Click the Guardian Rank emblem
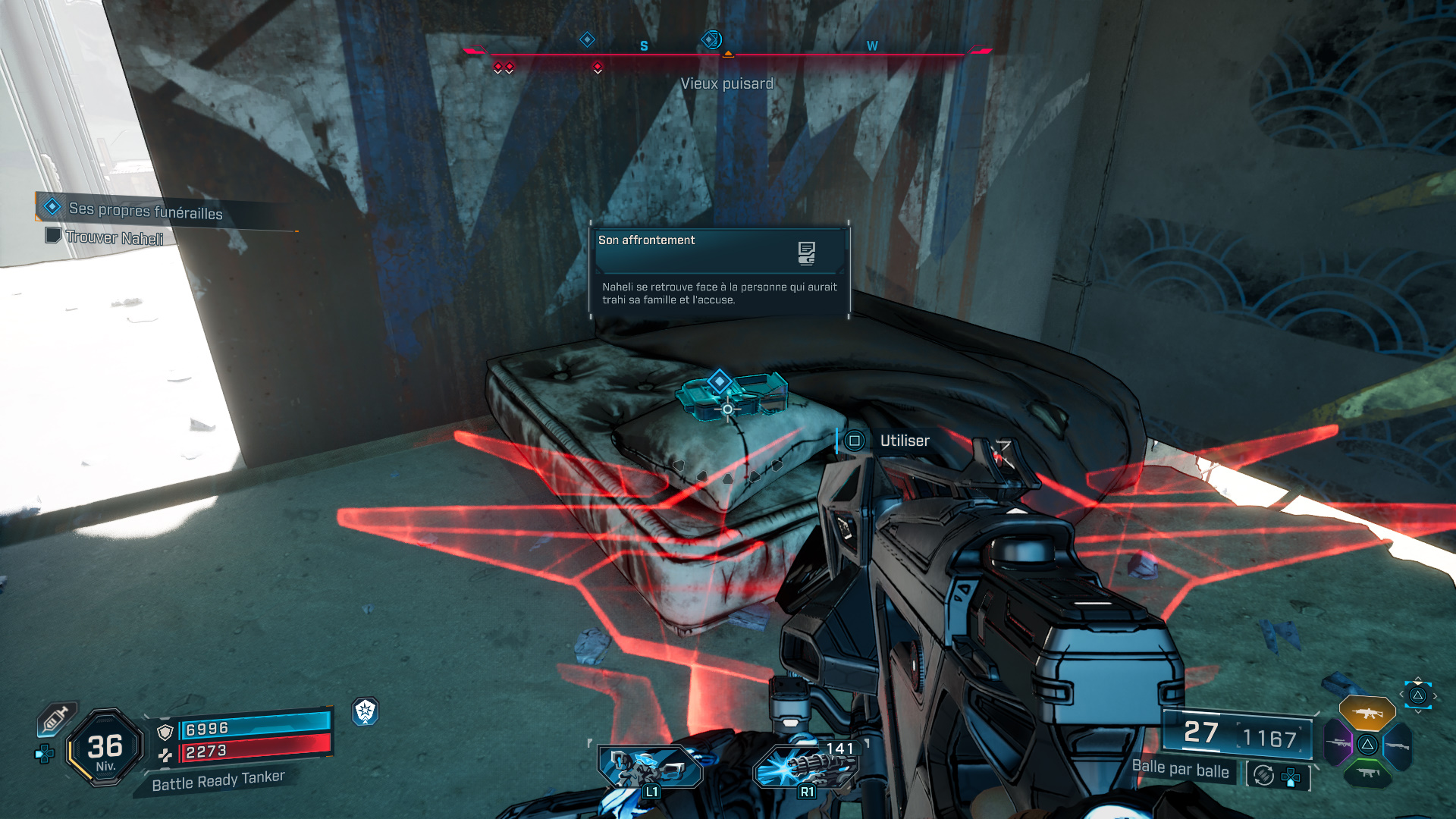 point(366,712)
